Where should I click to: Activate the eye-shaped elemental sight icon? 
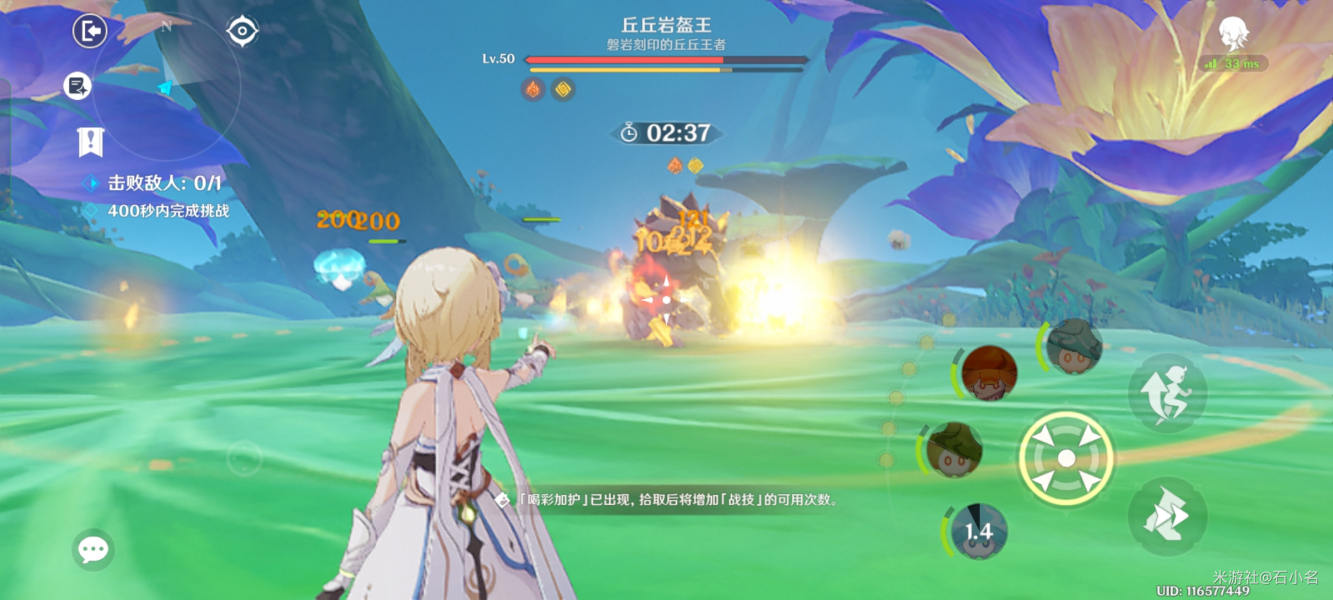click(x=242, y=32)
